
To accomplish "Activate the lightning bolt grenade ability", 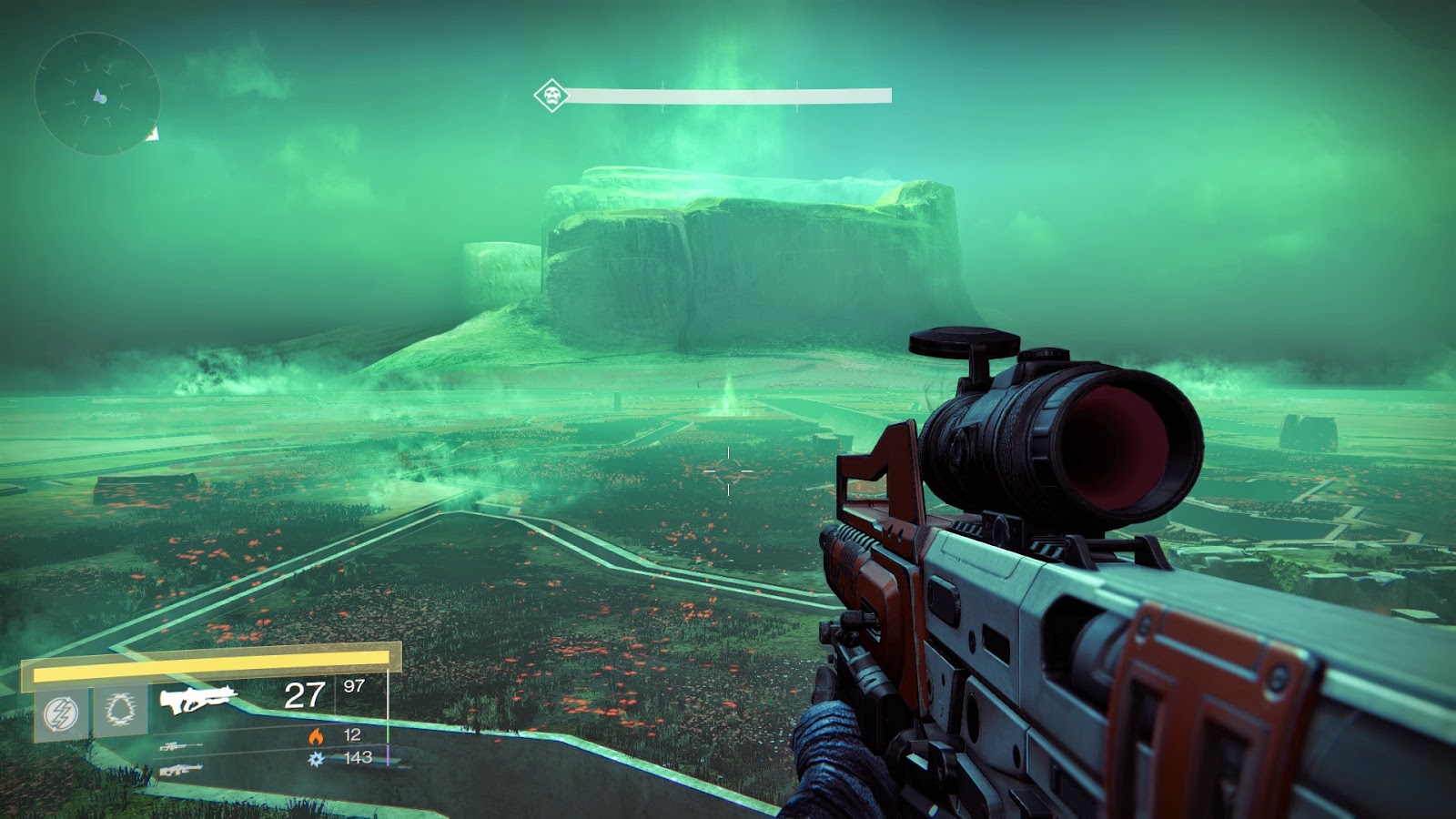I will pos(61,712).
